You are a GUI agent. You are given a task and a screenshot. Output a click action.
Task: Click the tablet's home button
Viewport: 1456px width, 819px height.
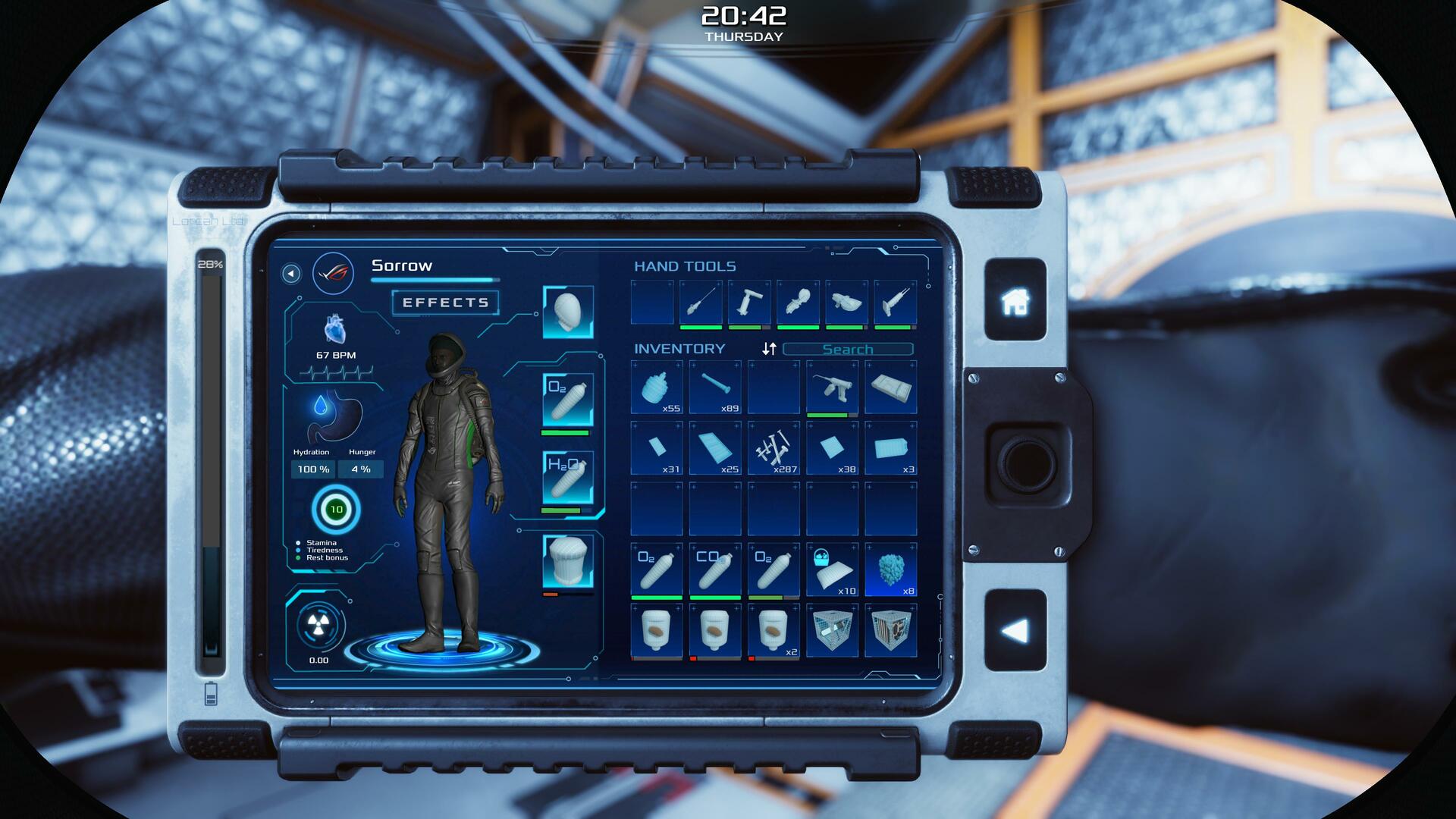[1015, 301]
